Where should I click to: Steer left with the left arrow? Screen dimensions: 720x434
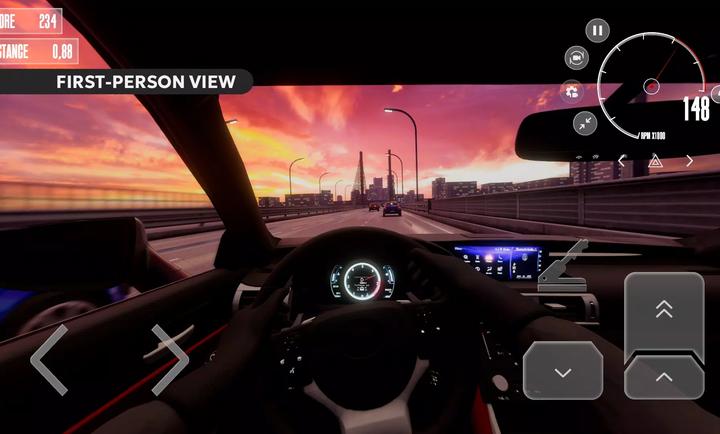(49, 359)
